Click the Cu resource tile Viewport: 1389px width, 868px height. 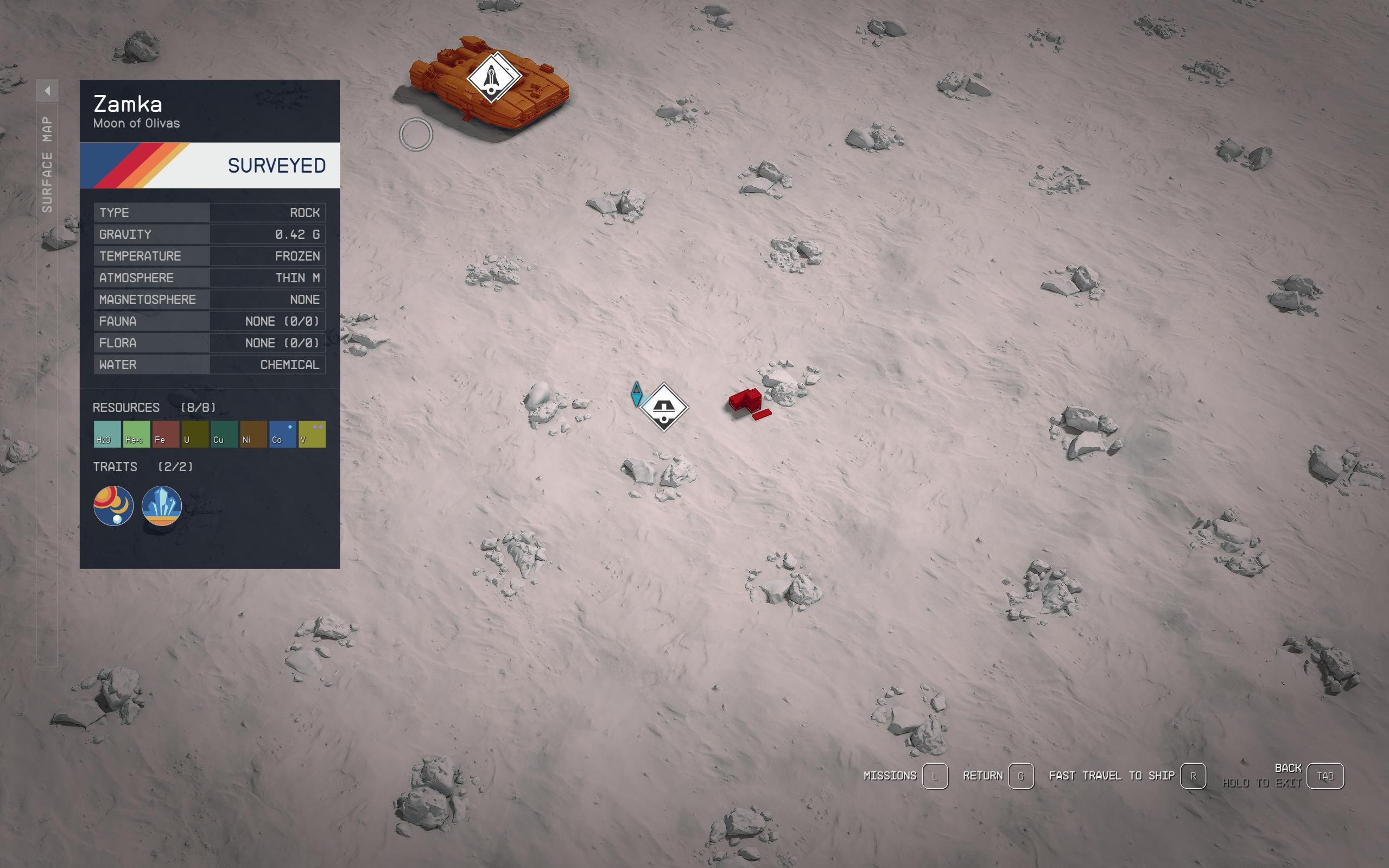click(x=223, y=433)
